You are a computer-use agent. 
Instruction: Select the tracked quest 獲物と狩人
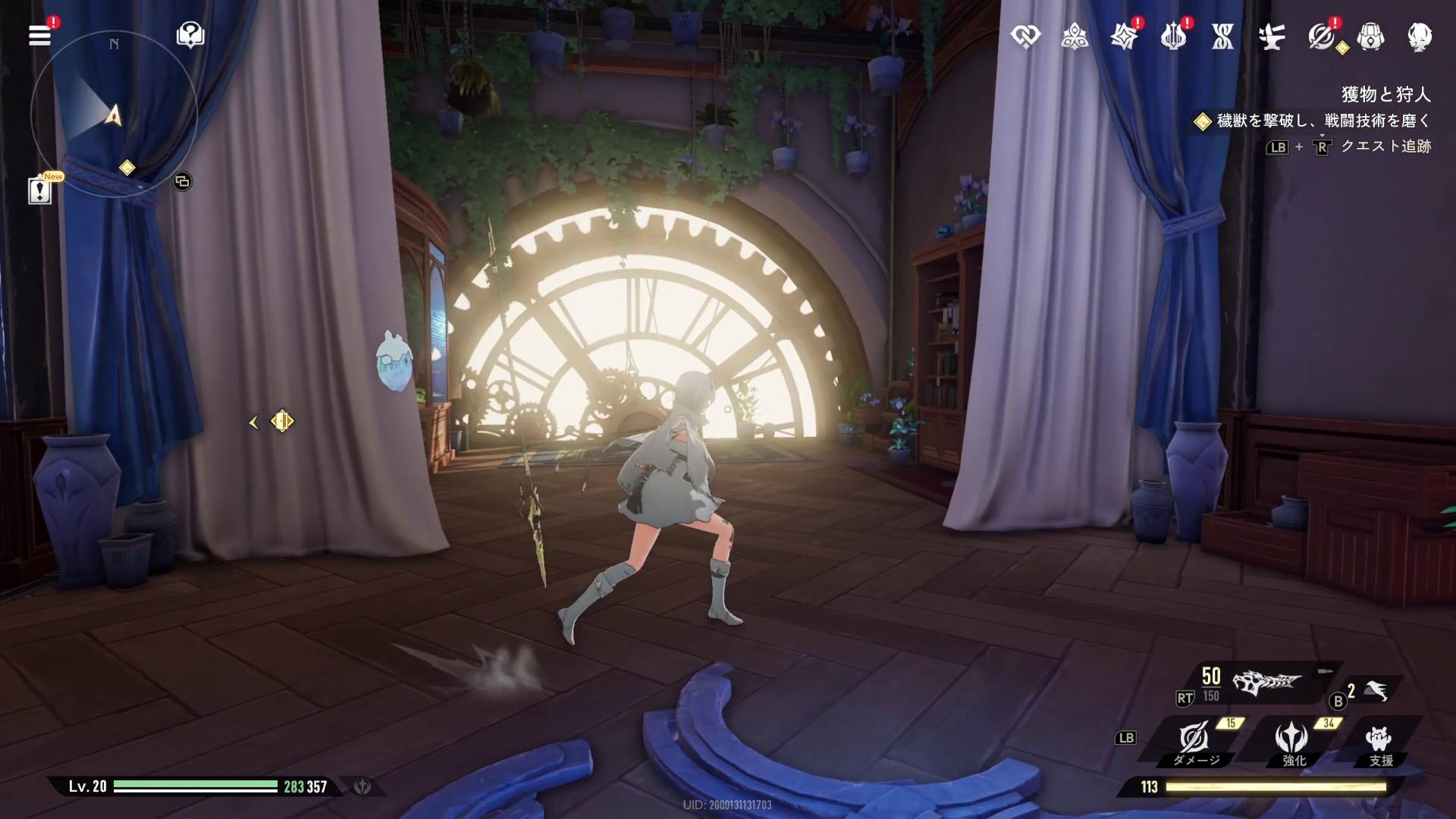point(1385,95)
